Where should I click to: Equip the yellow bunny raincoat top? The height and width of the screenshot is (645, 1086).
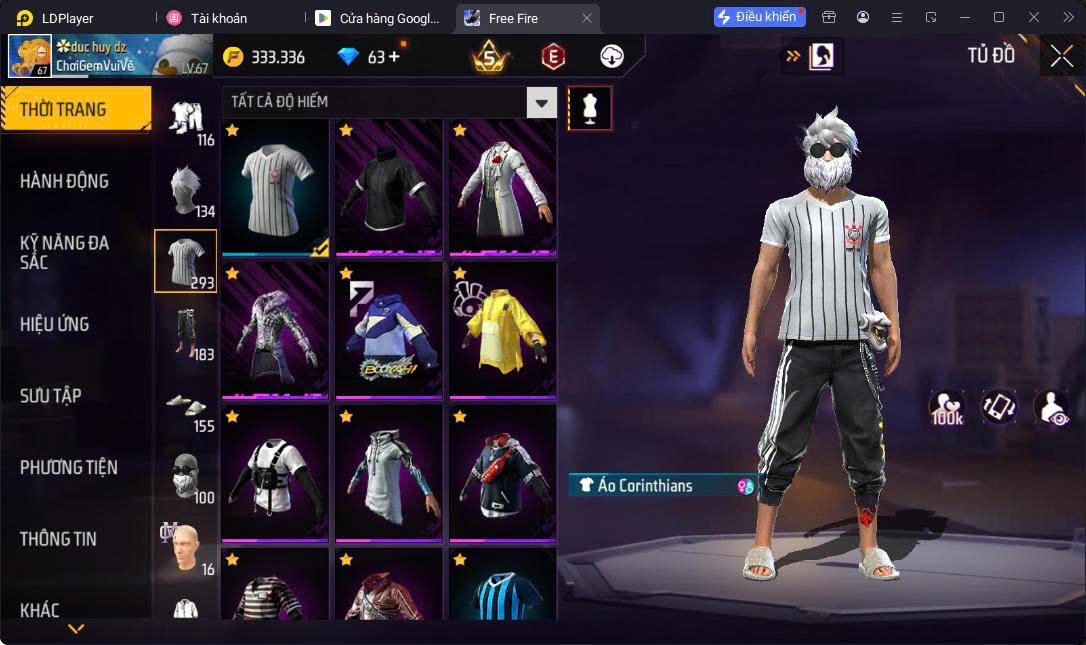coord(502,328)
